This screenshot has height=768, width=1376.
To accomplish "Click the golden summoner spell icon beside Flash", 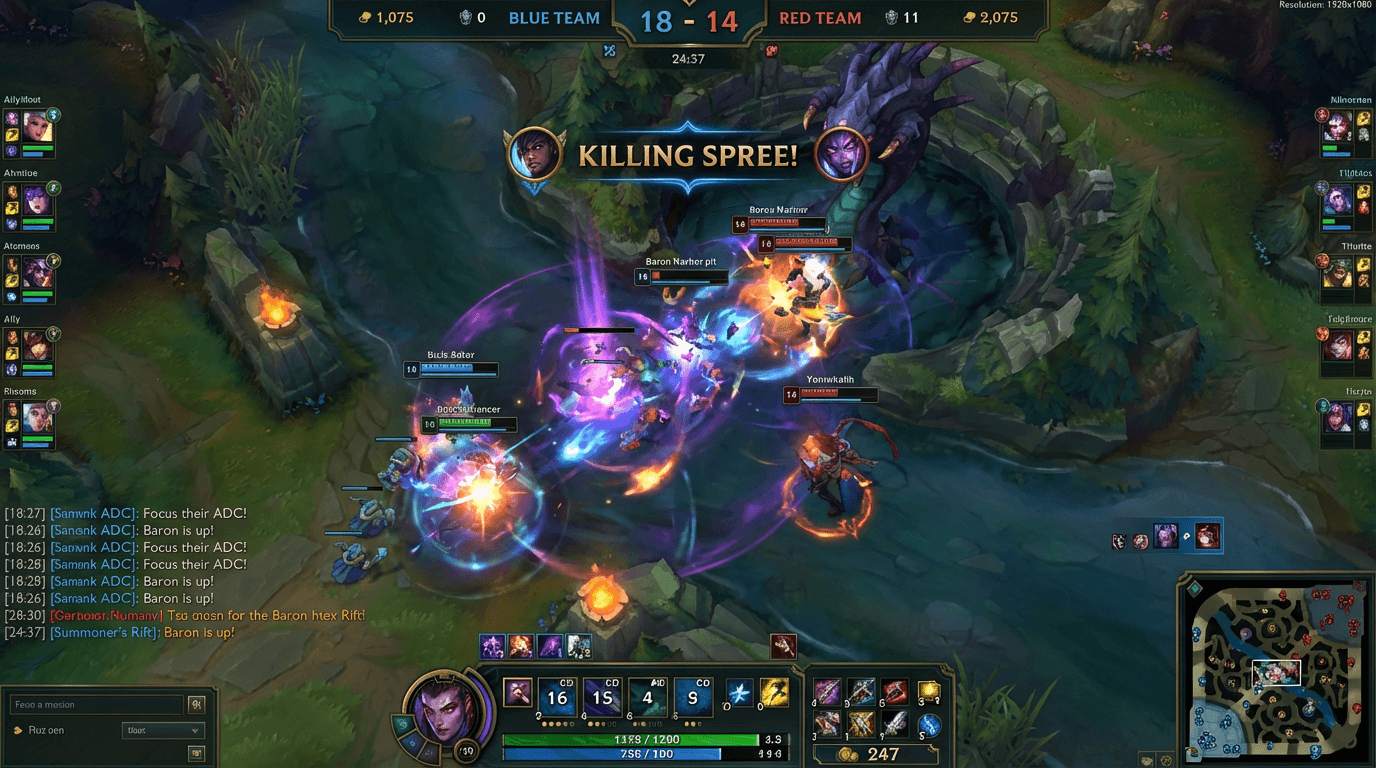I will [x=776, y=690].
